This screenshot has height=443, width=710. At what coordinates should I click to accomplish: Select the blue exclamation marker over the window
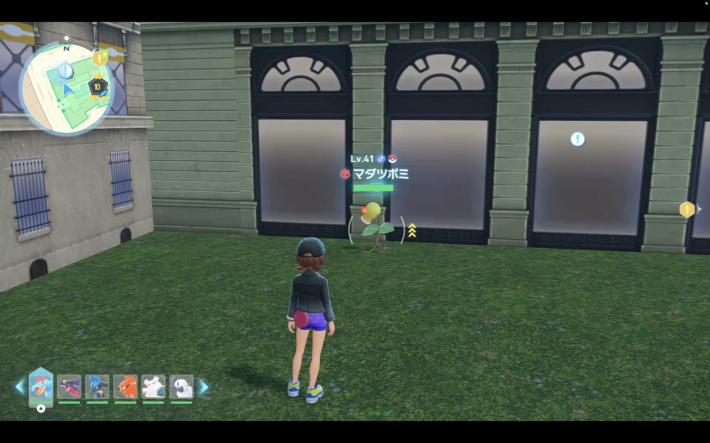577,139
